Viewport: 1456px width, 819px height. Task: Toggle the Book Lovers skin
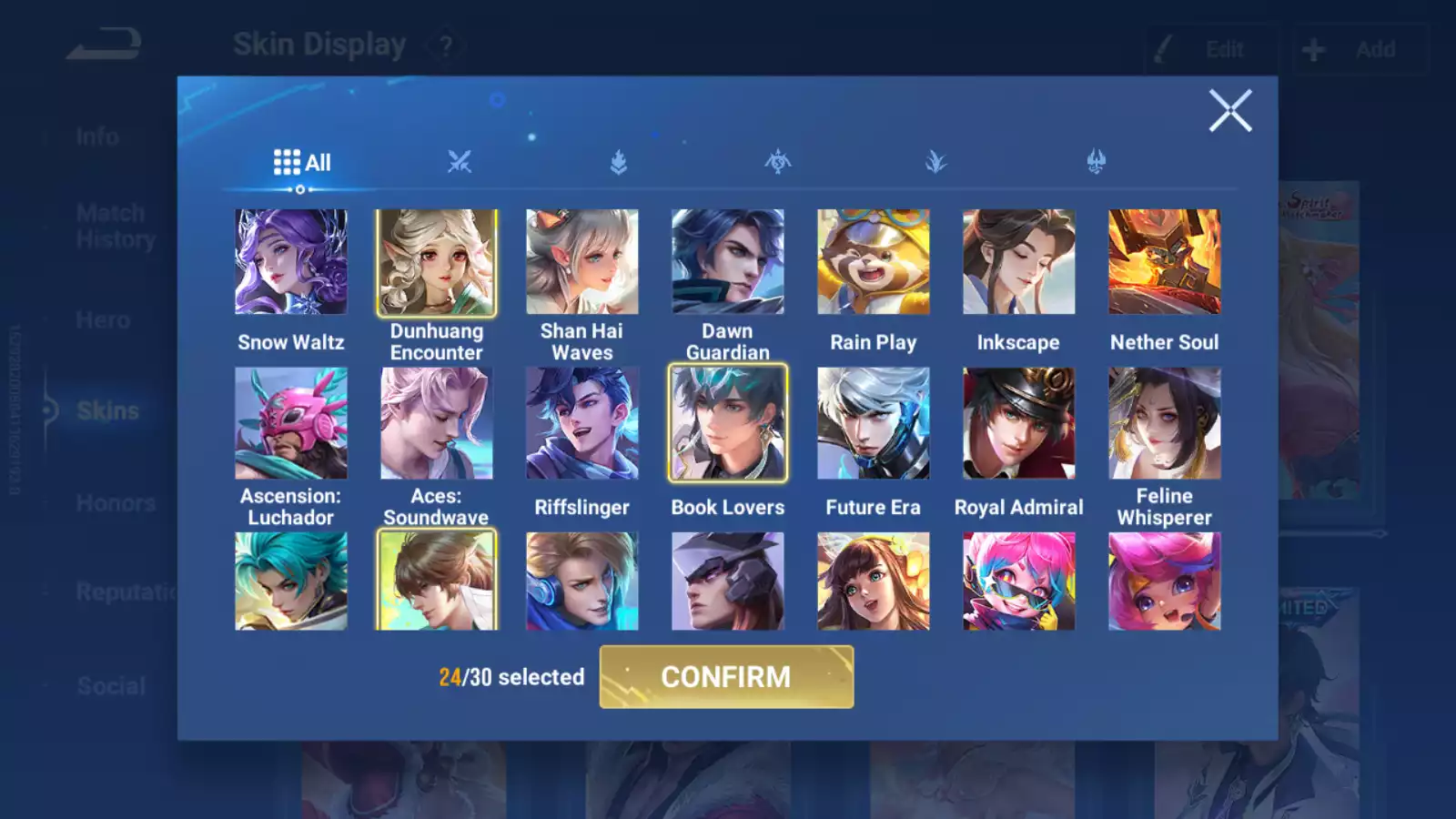(x=728, y=423)
